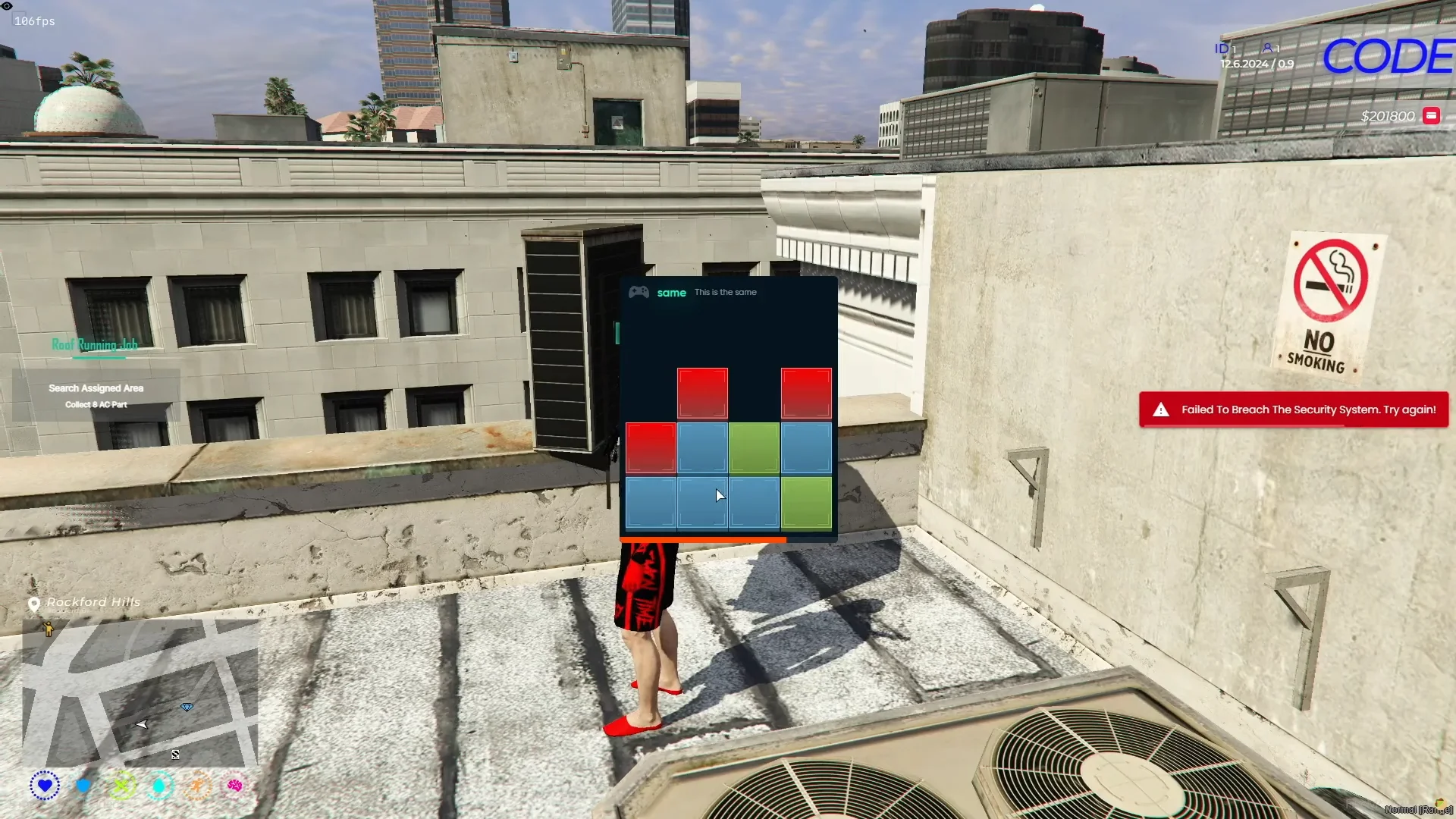The image size is (1456, 819).
Task: Dismiss the Failed To Breach notification
Action: click(1293, 409)
